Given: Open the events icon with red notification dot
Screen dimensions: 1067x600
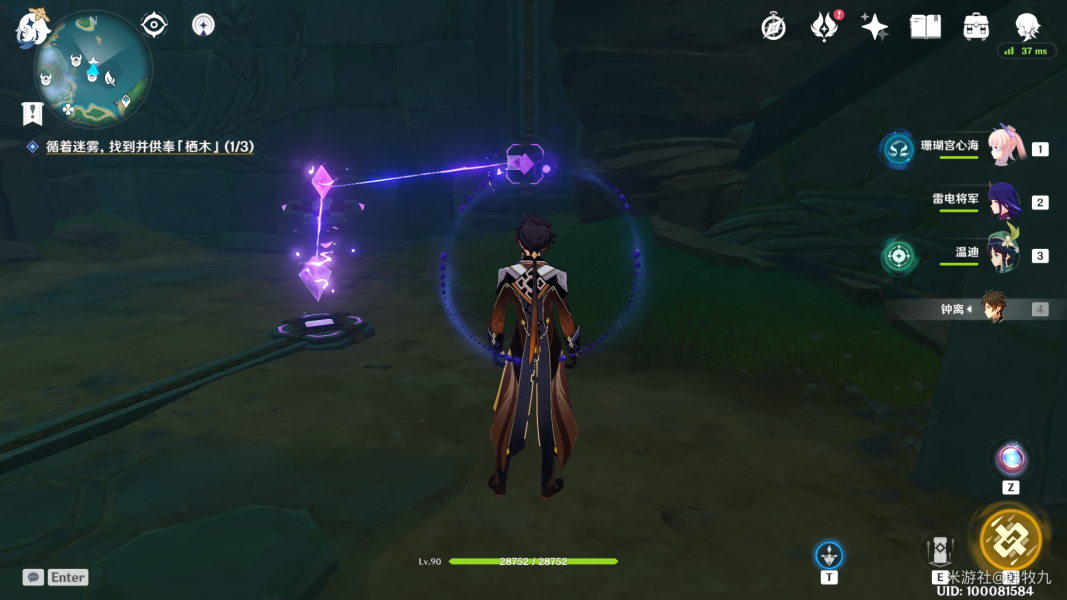Looking at the screenshot, I should [823, 27].
